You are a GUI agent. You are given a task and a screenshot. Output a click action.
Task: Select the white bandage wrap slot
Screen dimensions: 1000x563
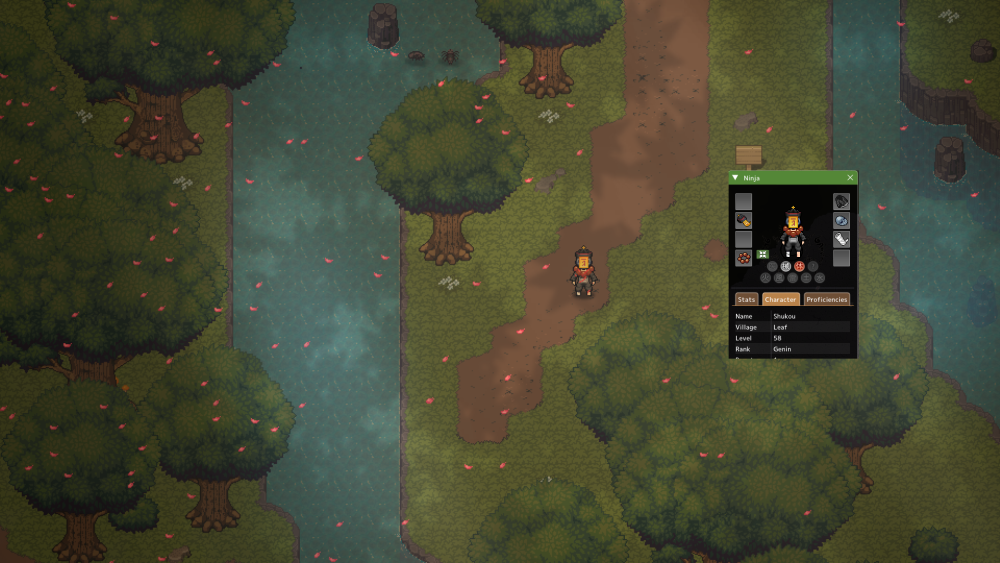pos(841,240)
